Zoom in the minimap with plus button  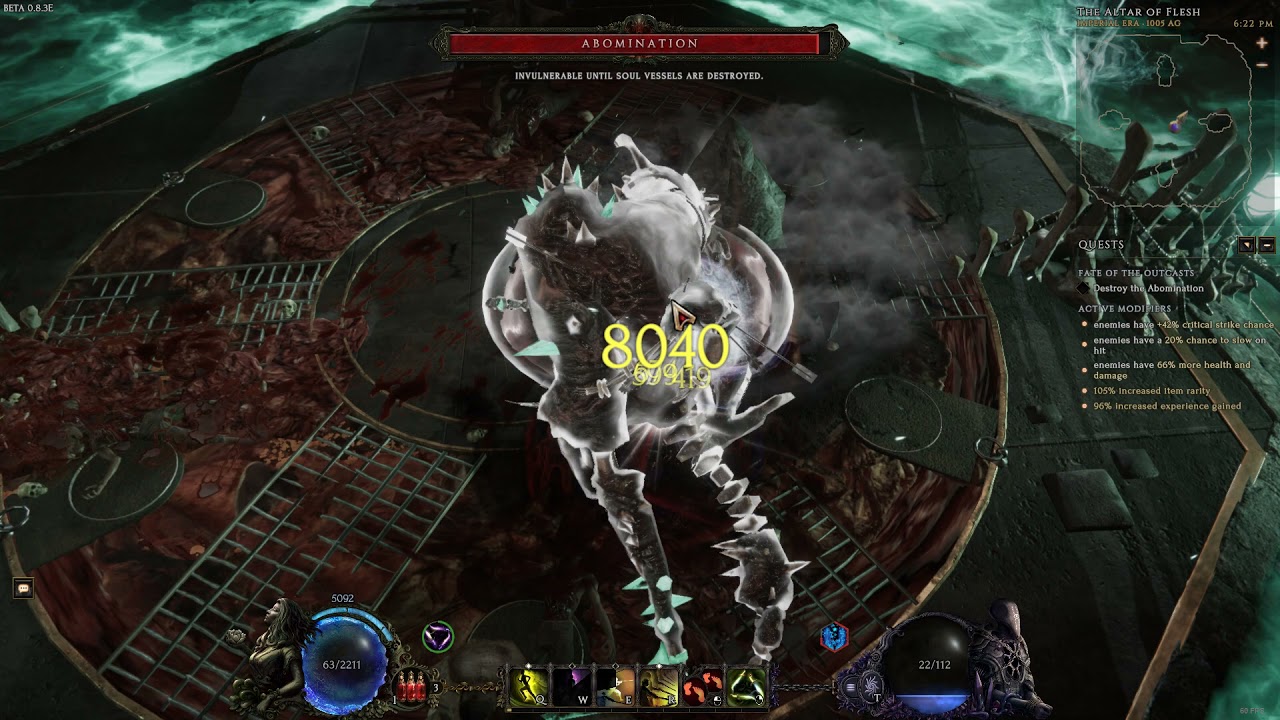click(1263, 44)
